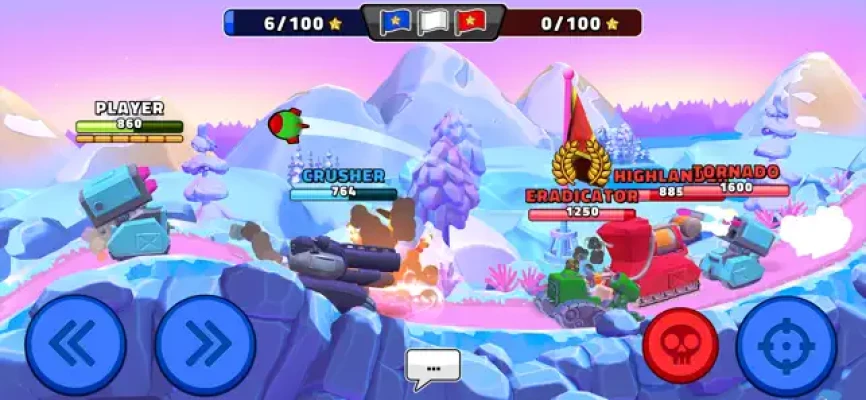Image resolution: width=866 pixels, height=400 pixels.
Task: Open the chat speech bubble
Action: click(433, 367)
